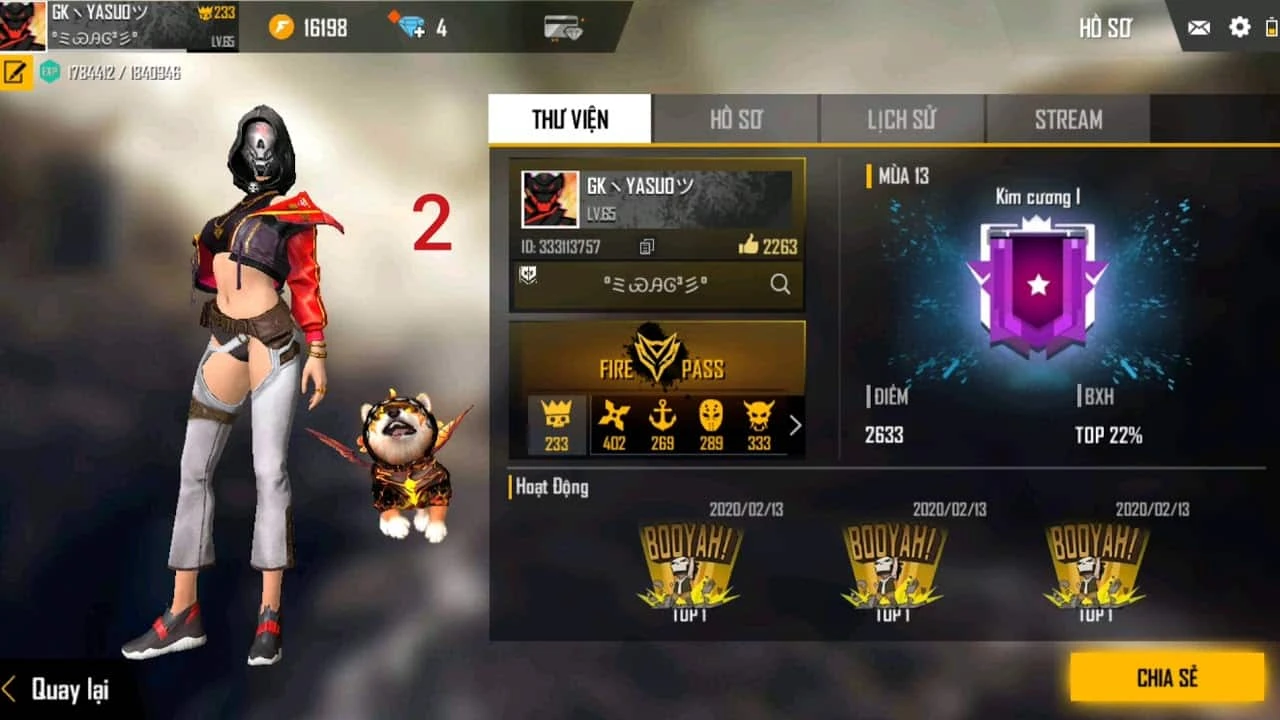Expand more Fire Pass badges with right arrow
The width and height of the screenshot is (1280, 720).
pyautogui.click(x=795, y=425)
